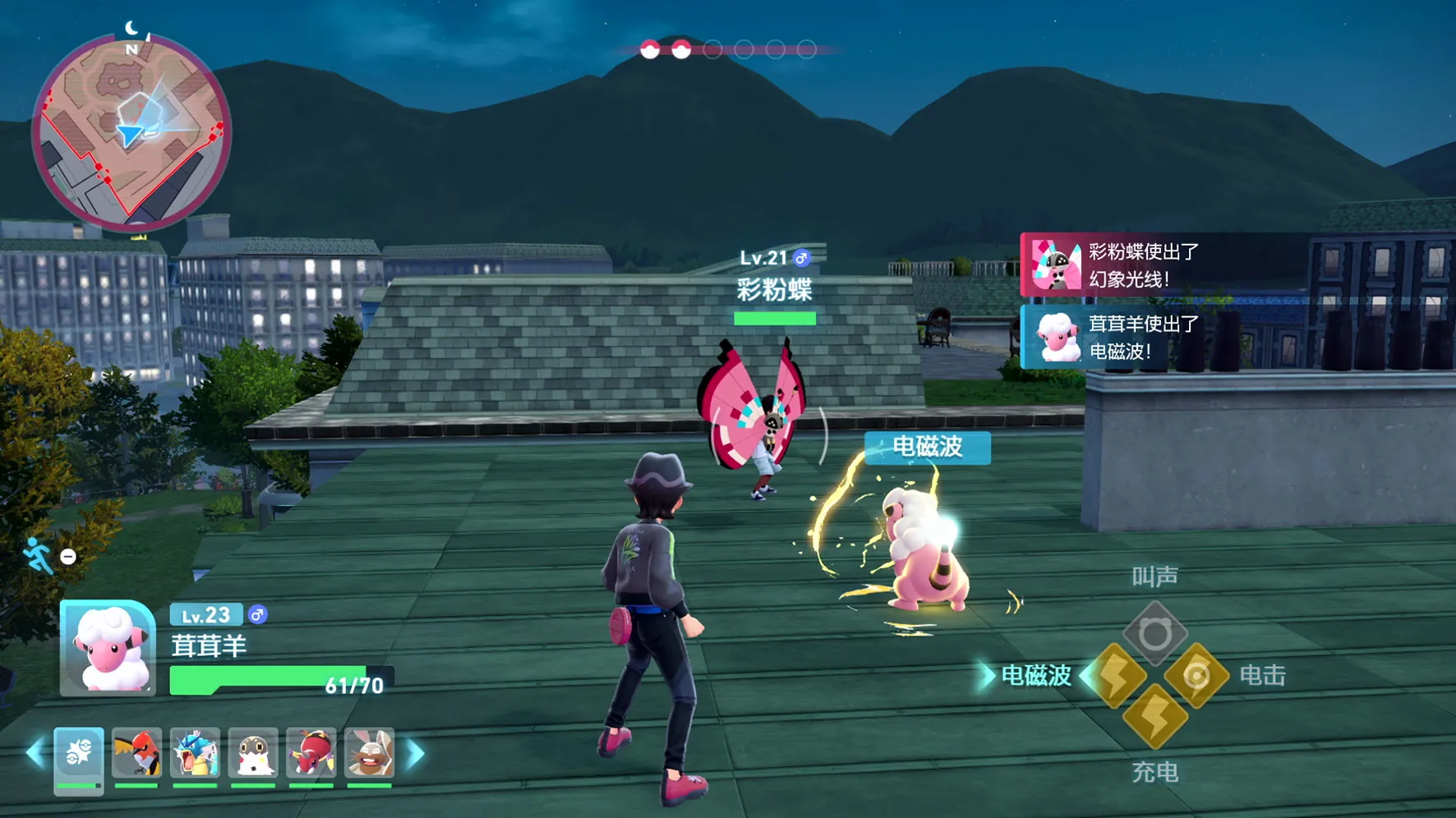Use the 叫声 (Growl) move
This screenshot has height=818, width=1456.
coord(1155,633)
